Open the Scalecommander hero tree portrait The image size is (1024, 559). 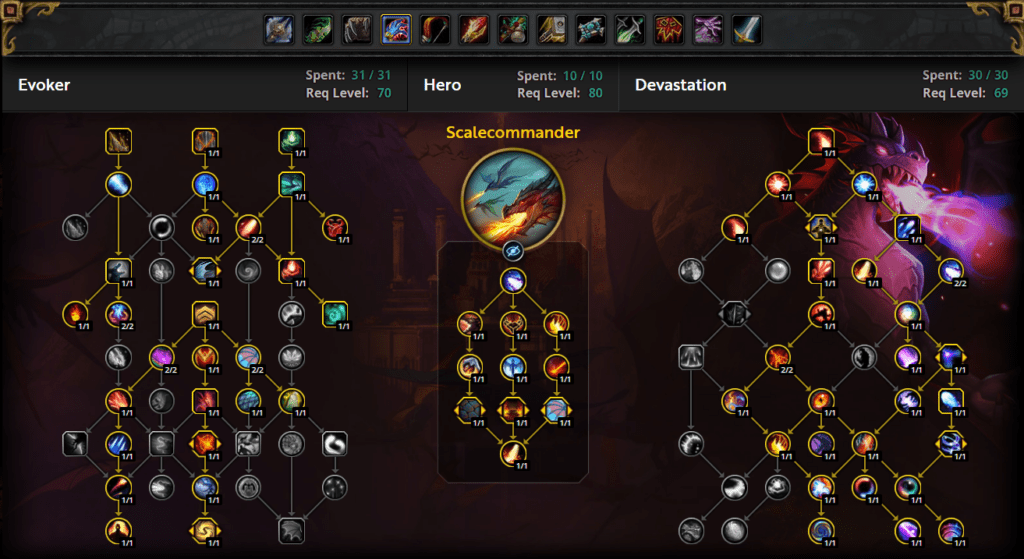pyautogui.click(x=512, y=197)
